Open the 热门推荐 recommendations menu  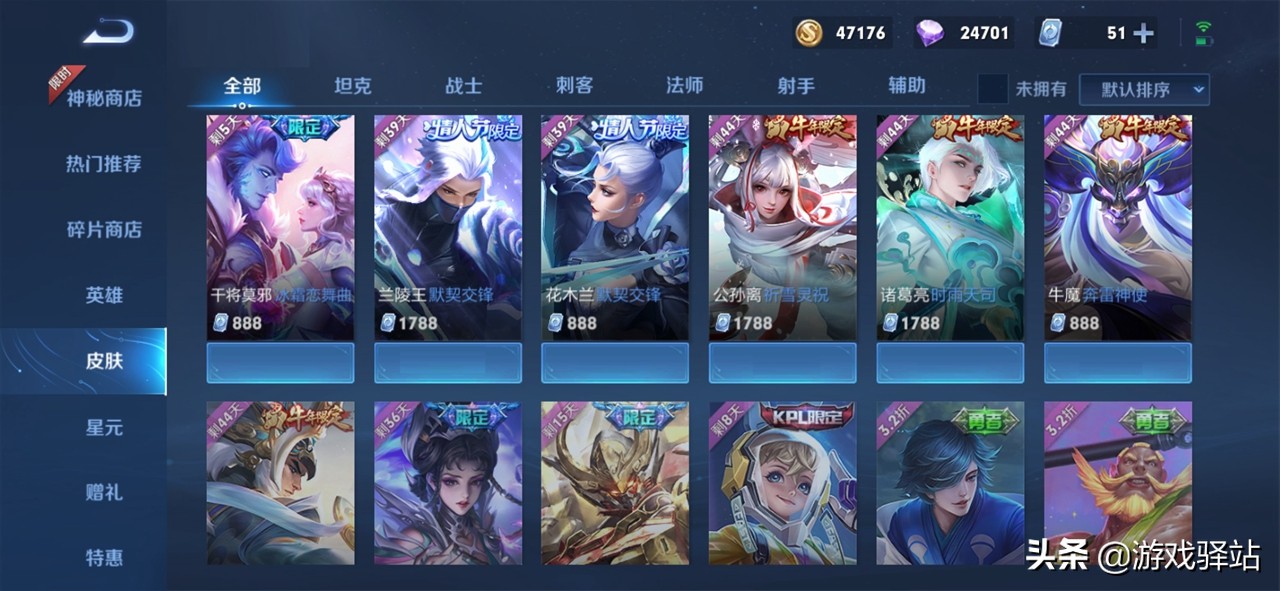[104, 163]
